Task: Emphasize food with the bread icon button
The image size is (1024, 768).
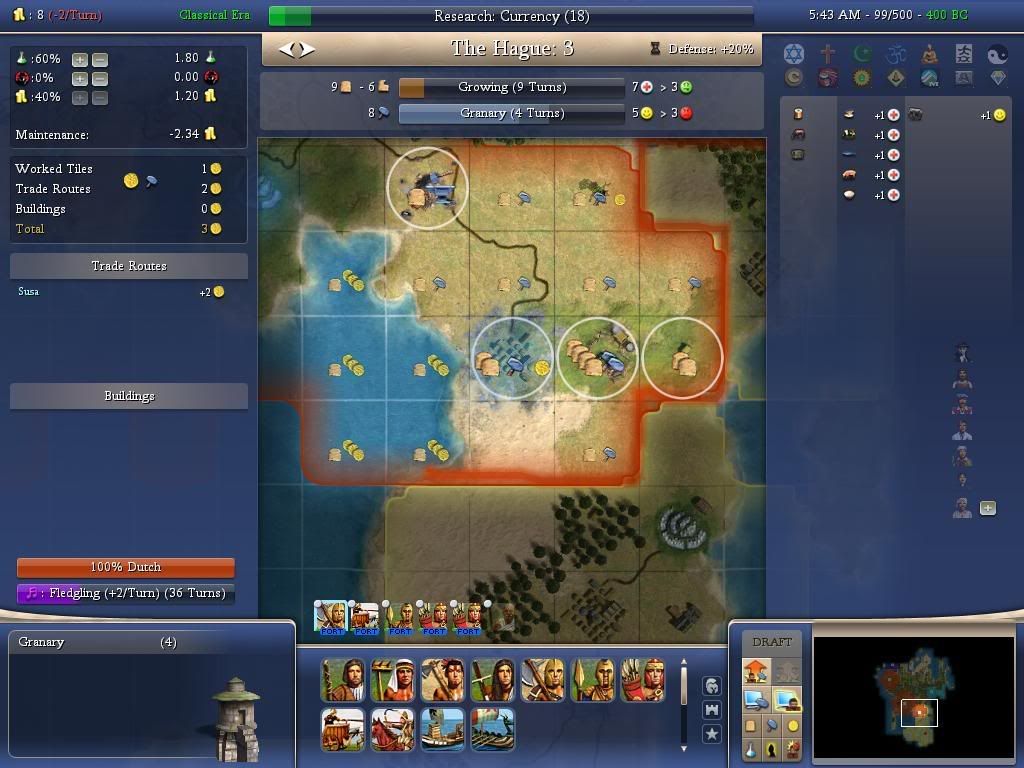Action: 753,726
